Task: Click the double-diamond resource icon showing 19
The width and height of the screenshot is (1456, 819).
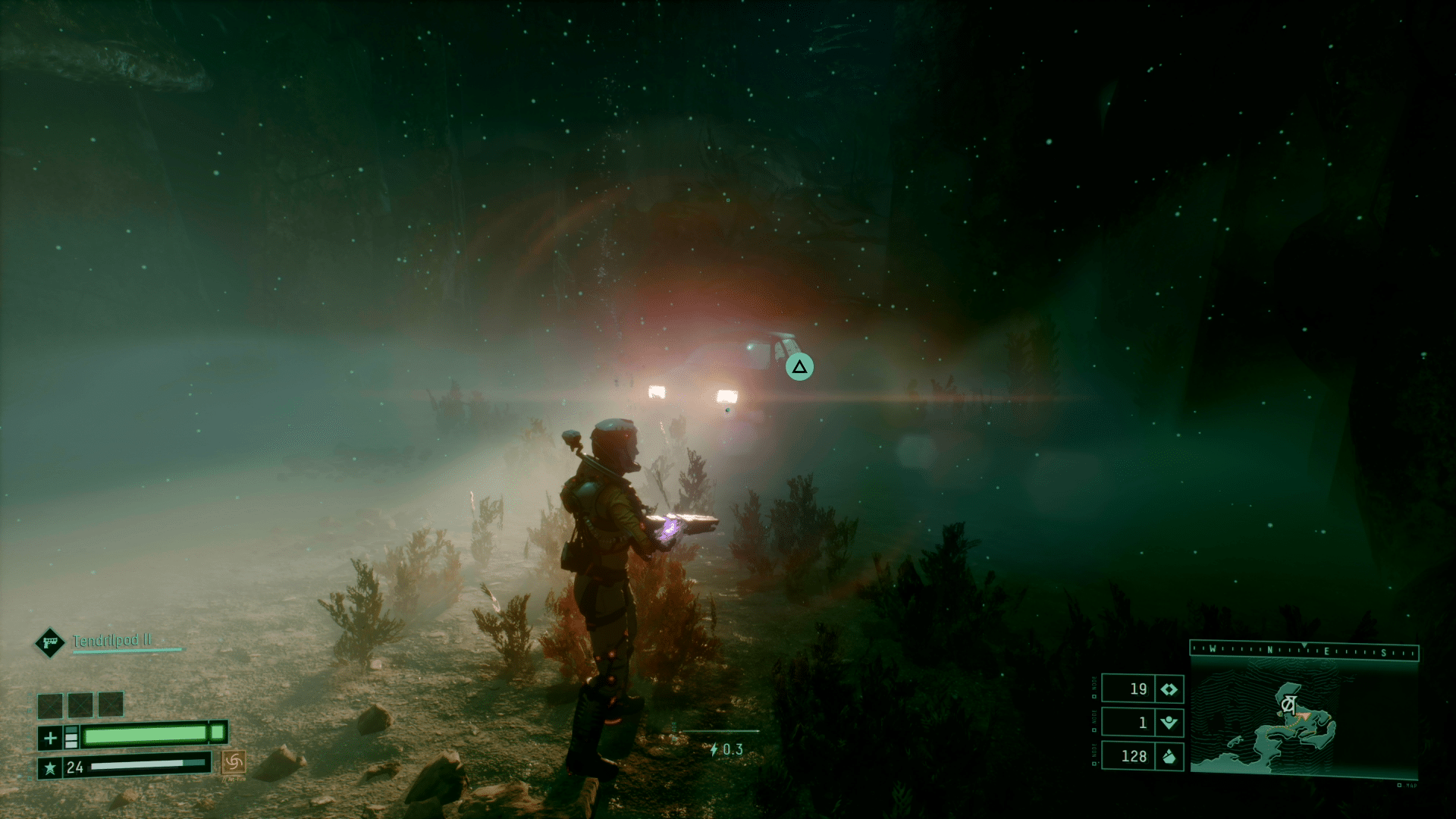Action: coord(1169,689)
